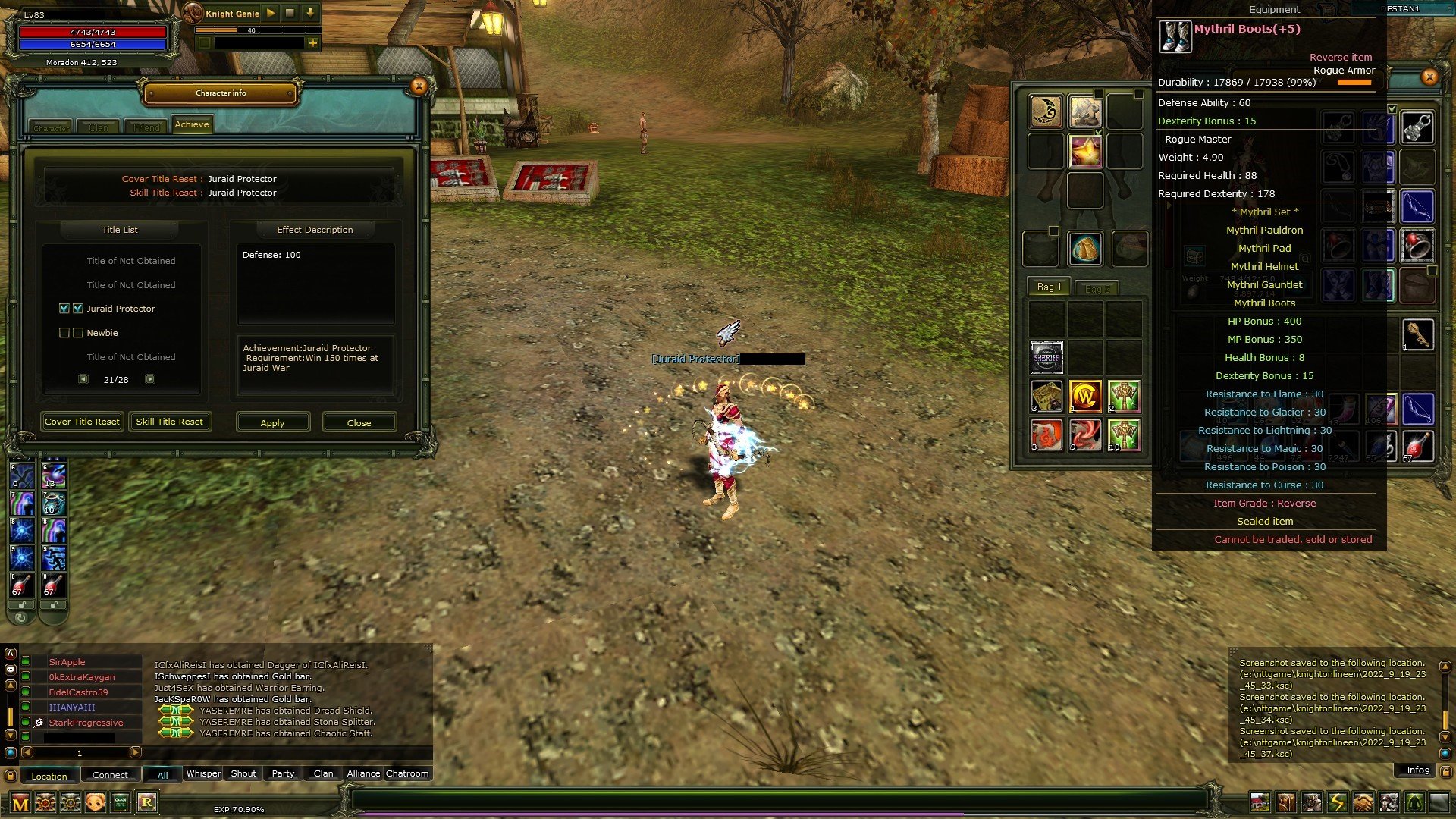Click the Info9 button above the bottom-right icons
Image resolution: width=1456 pixels, height=819 pixels.
tap(1415, 770)
